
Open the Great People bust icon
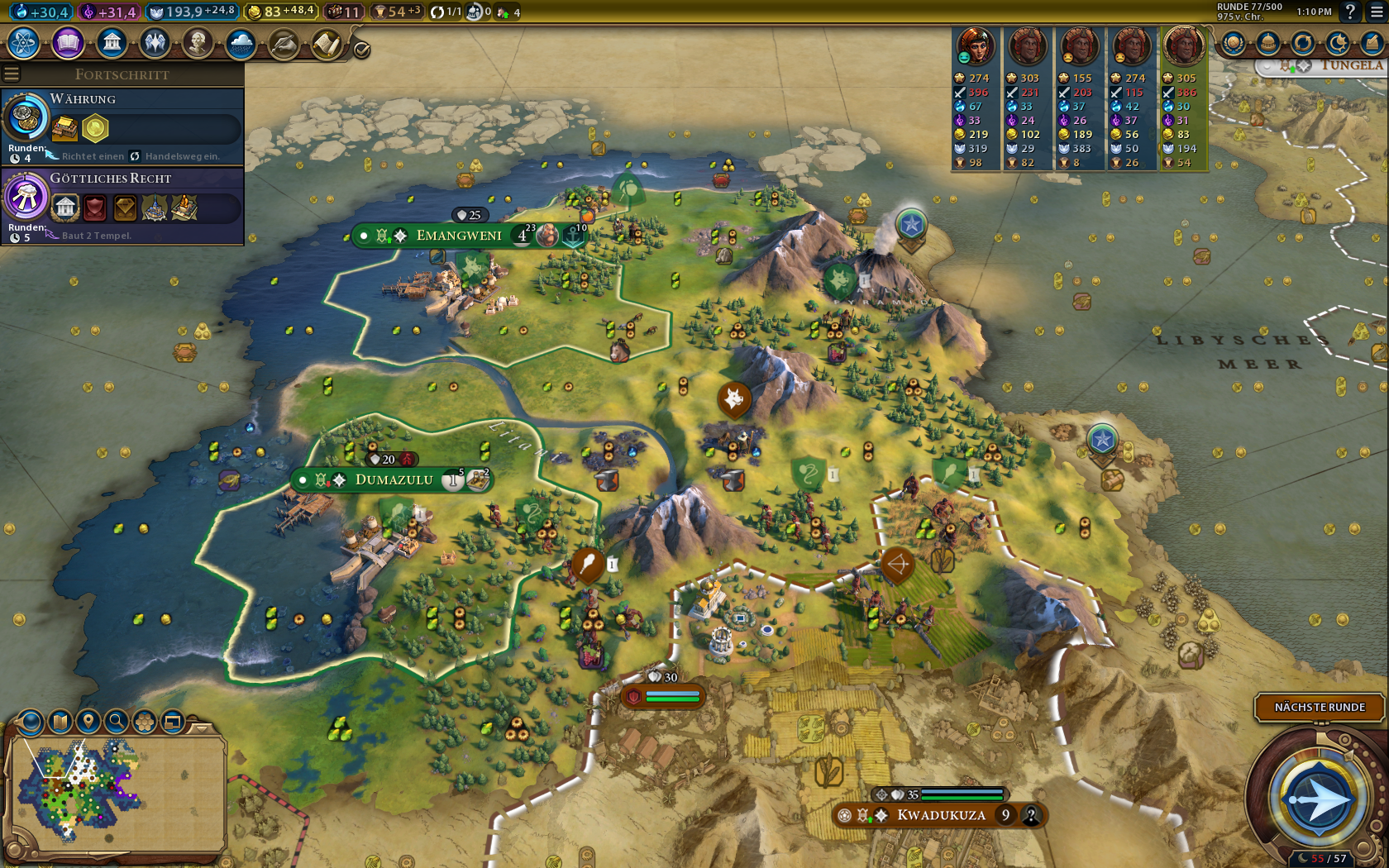click(198, 42)
